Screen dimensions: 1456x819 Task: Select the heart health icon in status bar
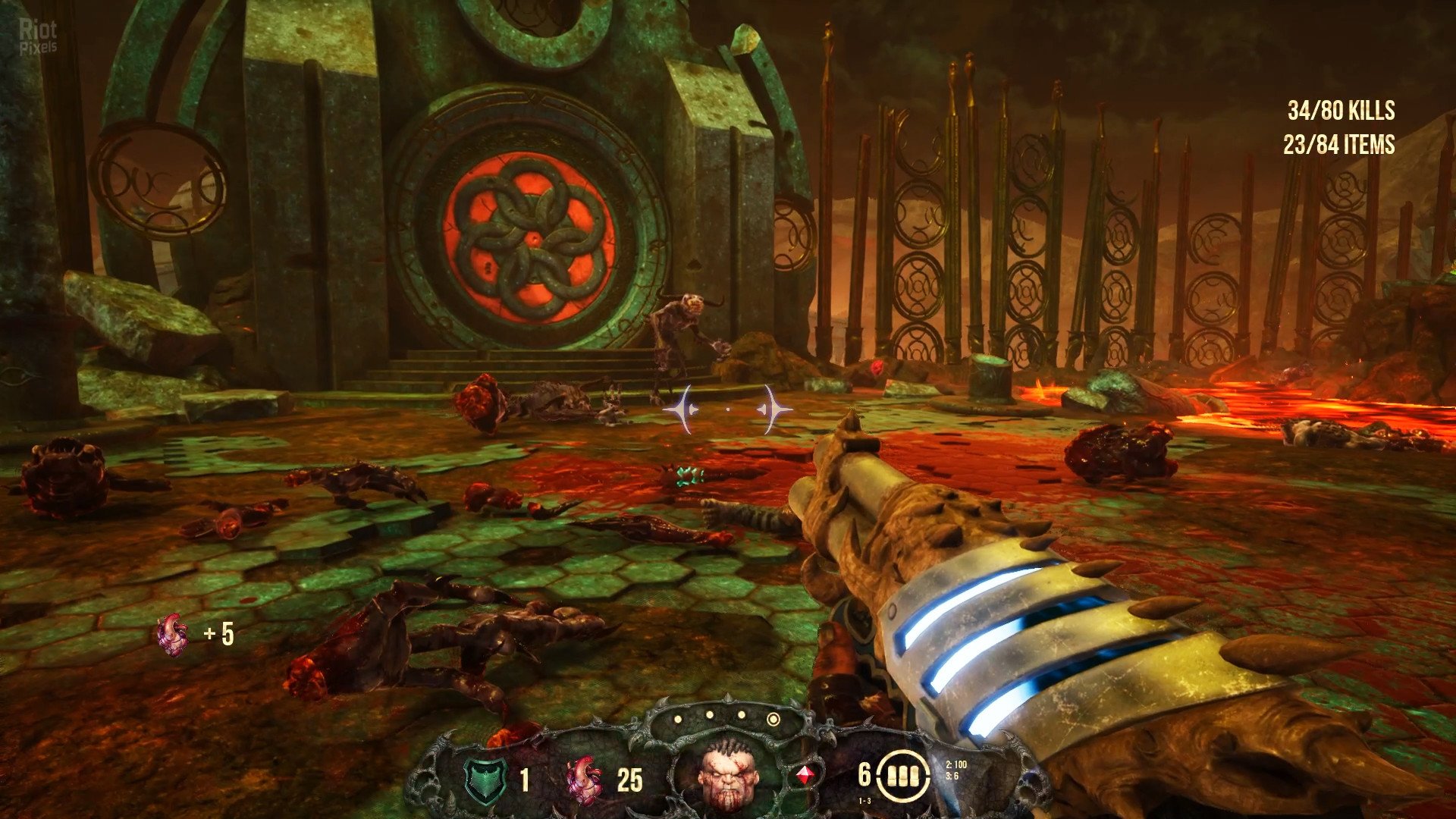click(x=584, y=780)
